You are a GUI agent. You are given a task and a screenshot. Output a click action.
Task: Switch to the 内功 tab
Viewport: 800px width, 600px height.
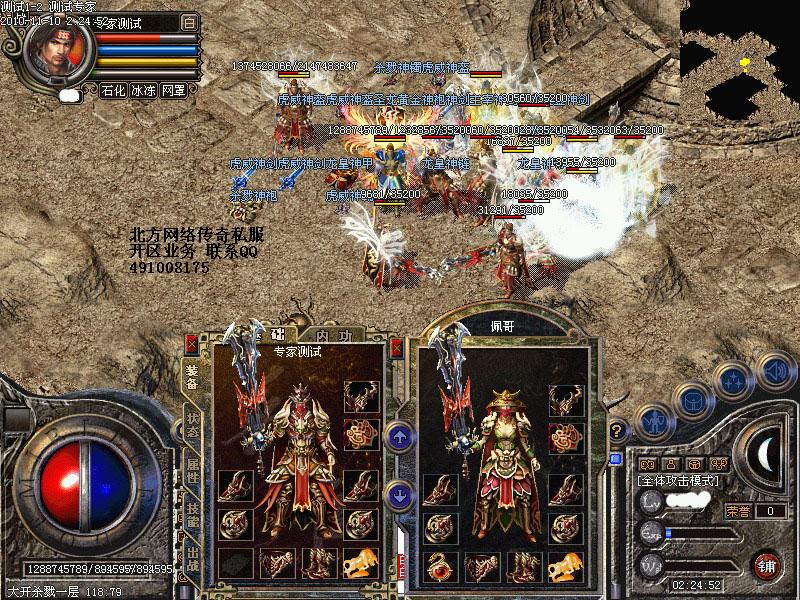tap(326, 336)
